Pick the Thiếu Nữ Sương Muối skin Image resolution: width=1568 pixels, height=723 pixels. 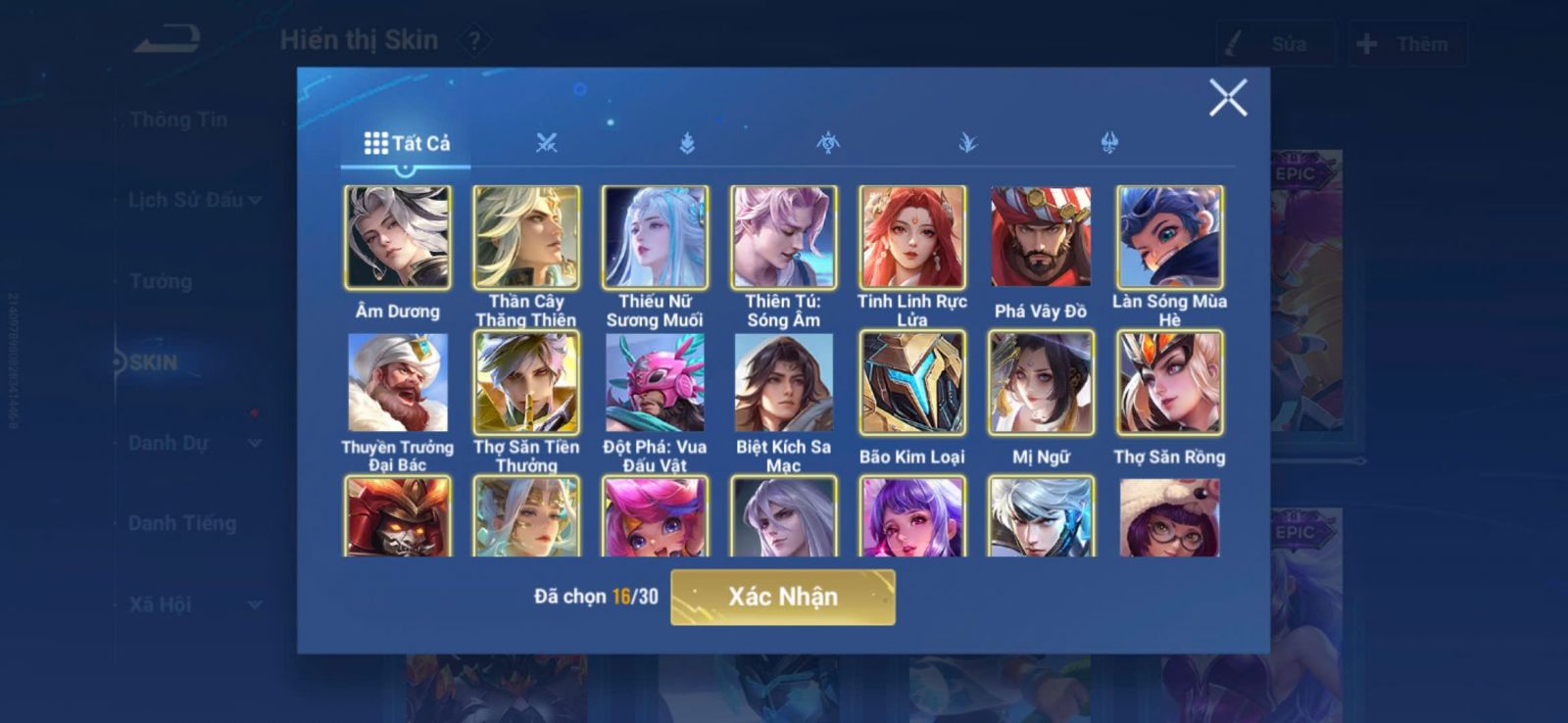(655, 238)
